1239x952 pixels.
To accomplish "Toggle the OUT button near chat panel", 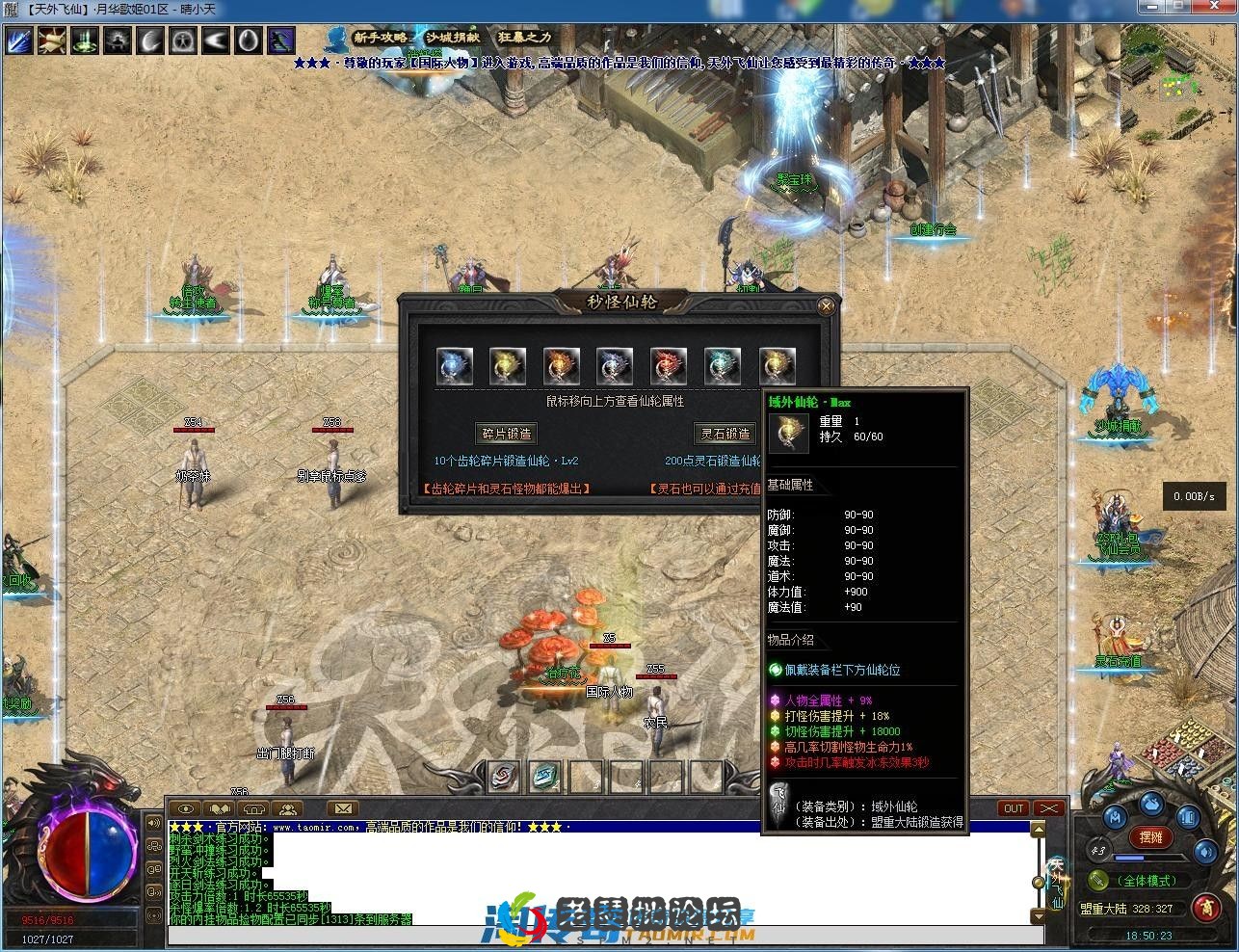I will 1013,808.
